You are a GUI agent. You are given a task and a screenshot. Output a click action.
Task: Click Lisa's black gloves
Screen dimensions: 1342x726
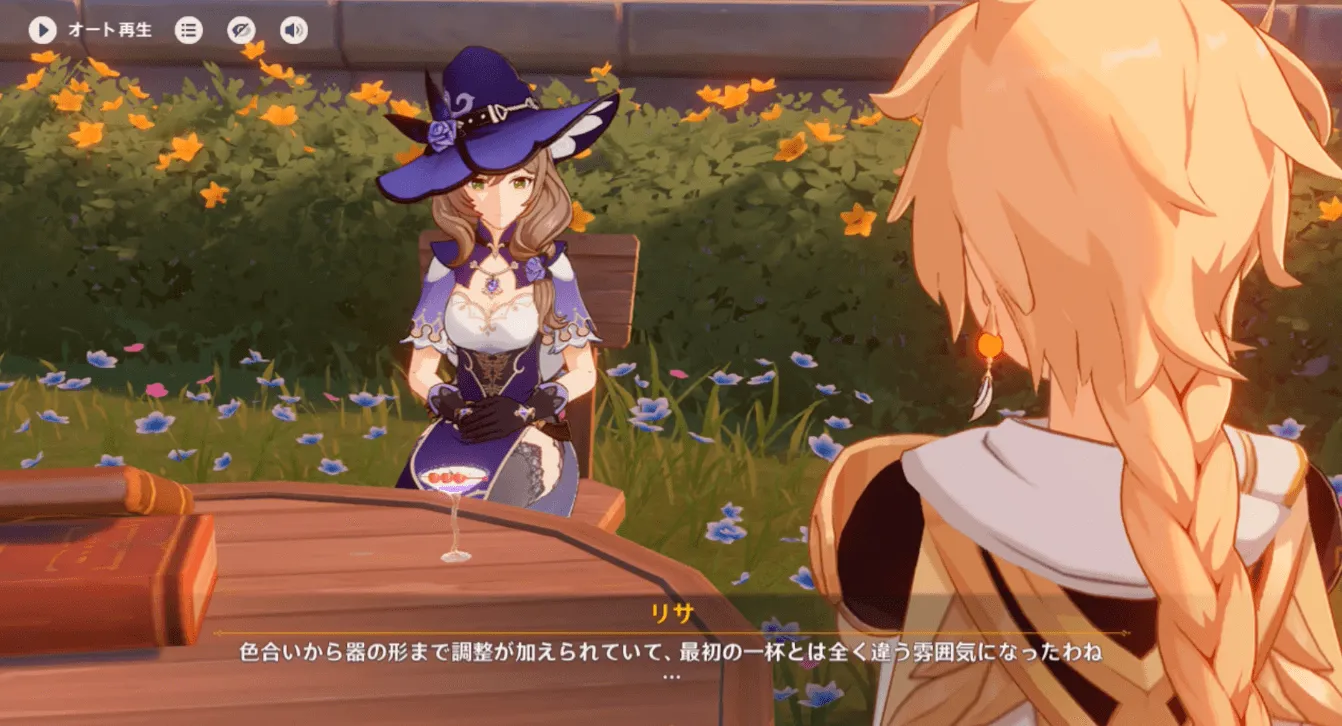coord(490,420)
